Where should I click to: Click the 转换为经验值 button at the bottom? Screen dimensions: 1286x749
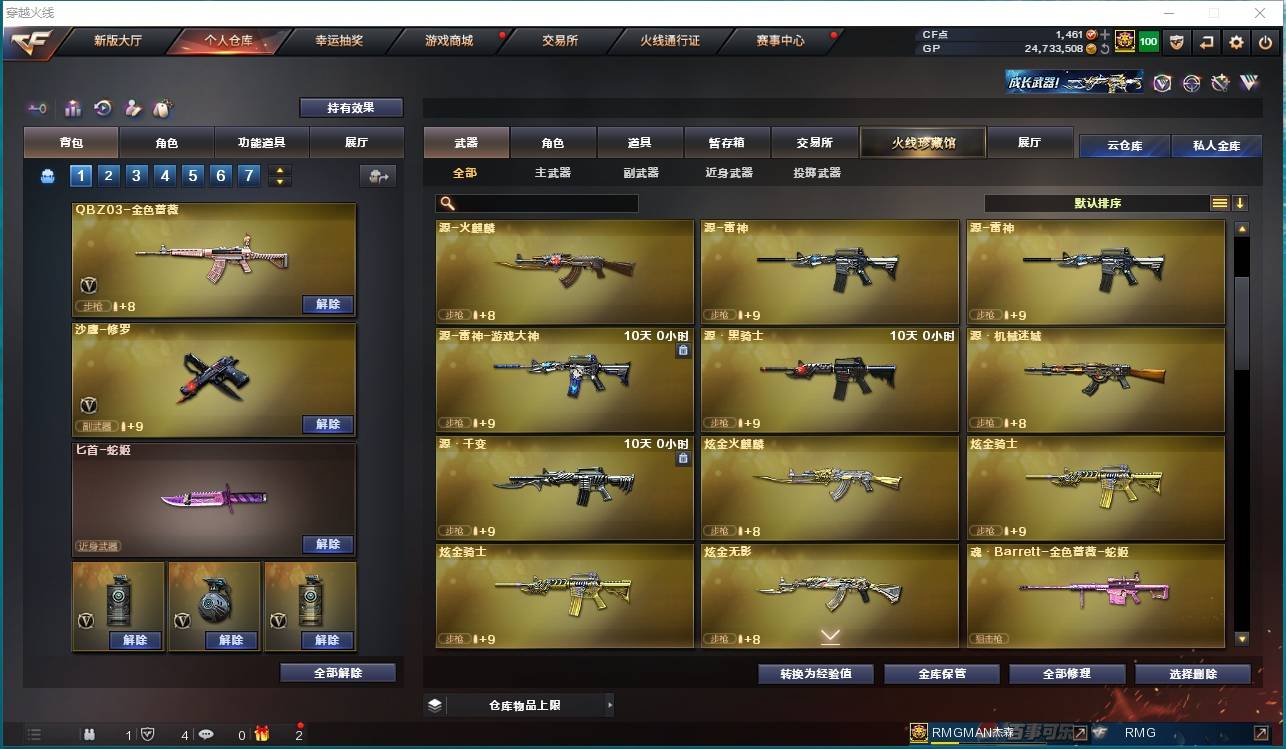(816, 673)
